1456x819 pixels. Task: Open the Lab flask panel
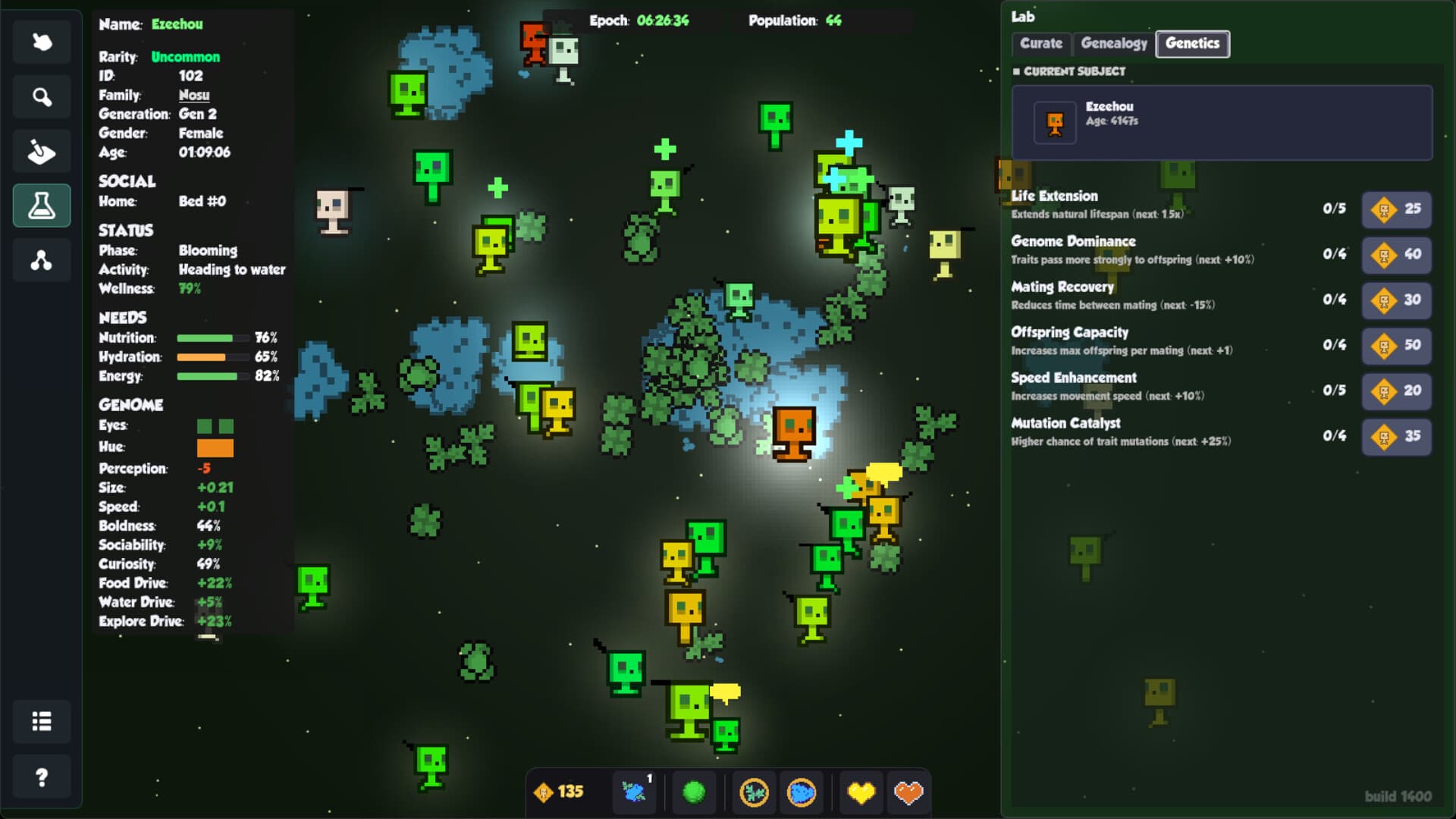point(42,206)
